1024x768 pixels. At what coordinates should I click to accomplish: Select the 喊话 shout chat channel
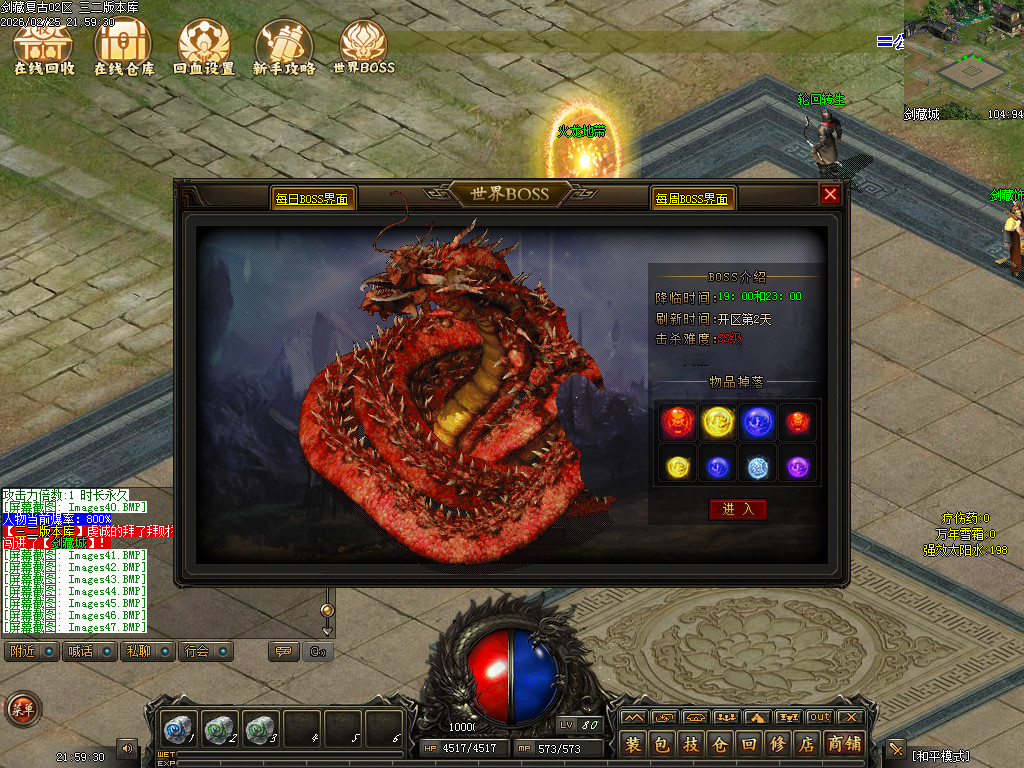click(x=89, y=652)
